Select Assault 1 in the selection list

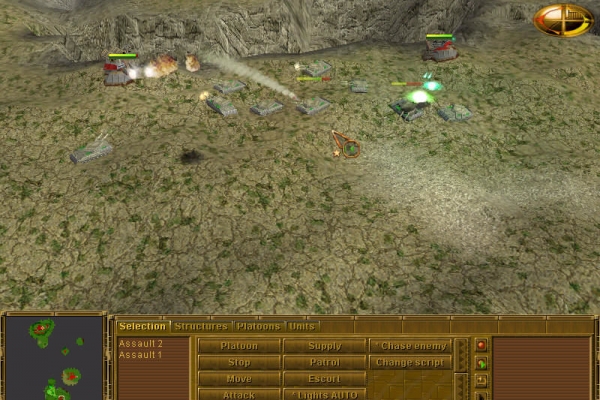coord(141,355)
